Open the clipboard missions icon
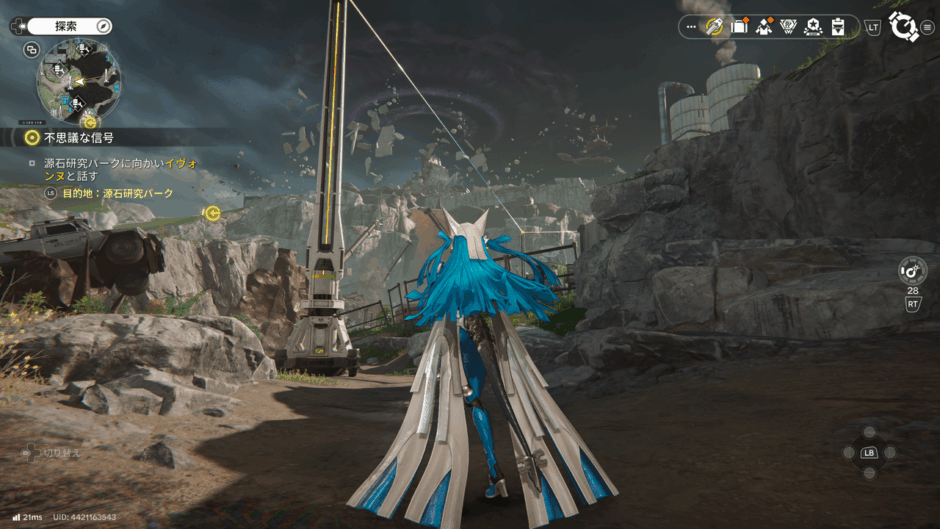940x529 pixels. click(x=838, y=27)
